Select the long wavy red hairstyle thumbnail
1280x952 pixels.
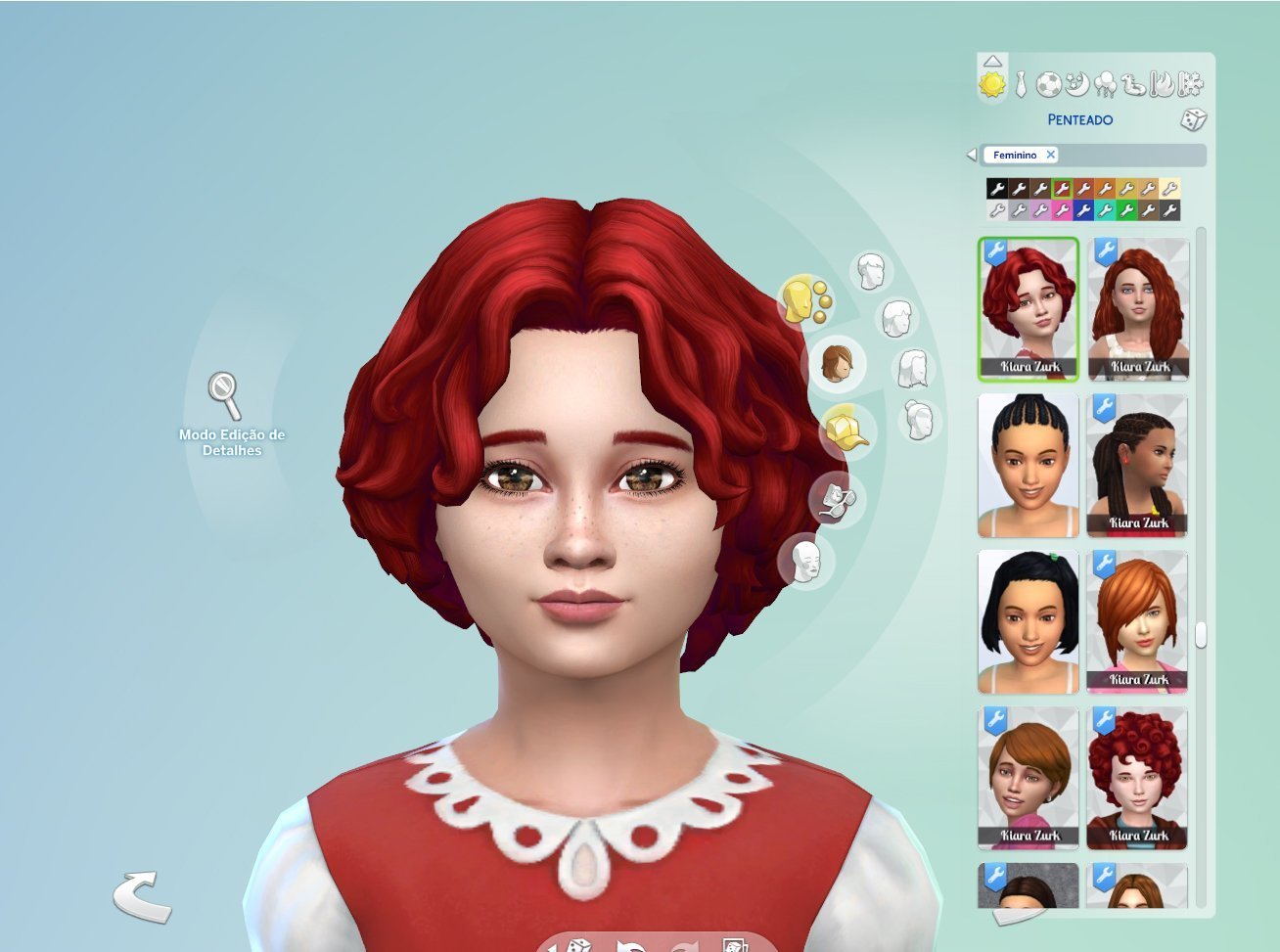1138,308
